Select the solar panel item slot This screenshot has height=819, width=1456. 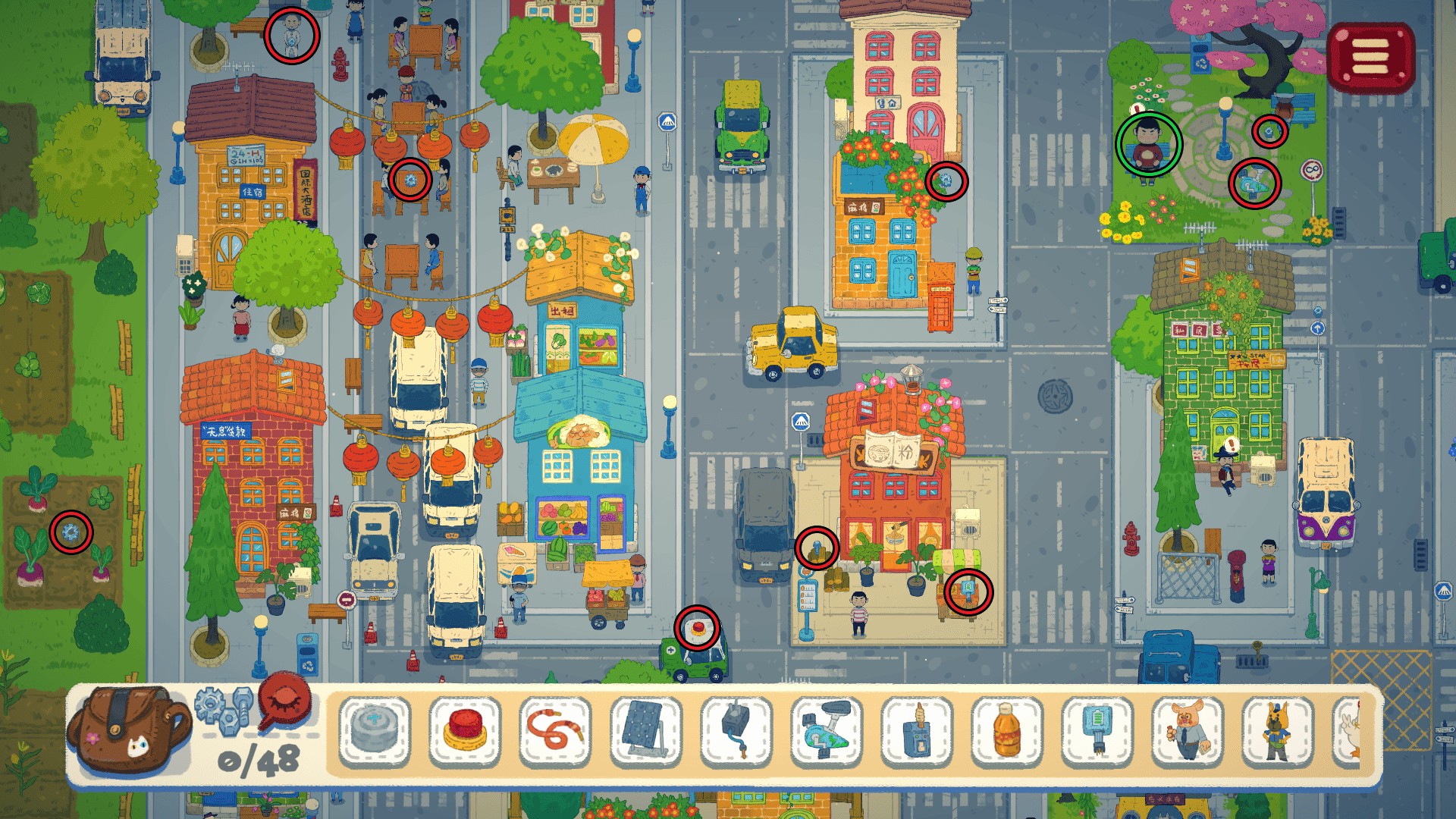tap(646, 733)
